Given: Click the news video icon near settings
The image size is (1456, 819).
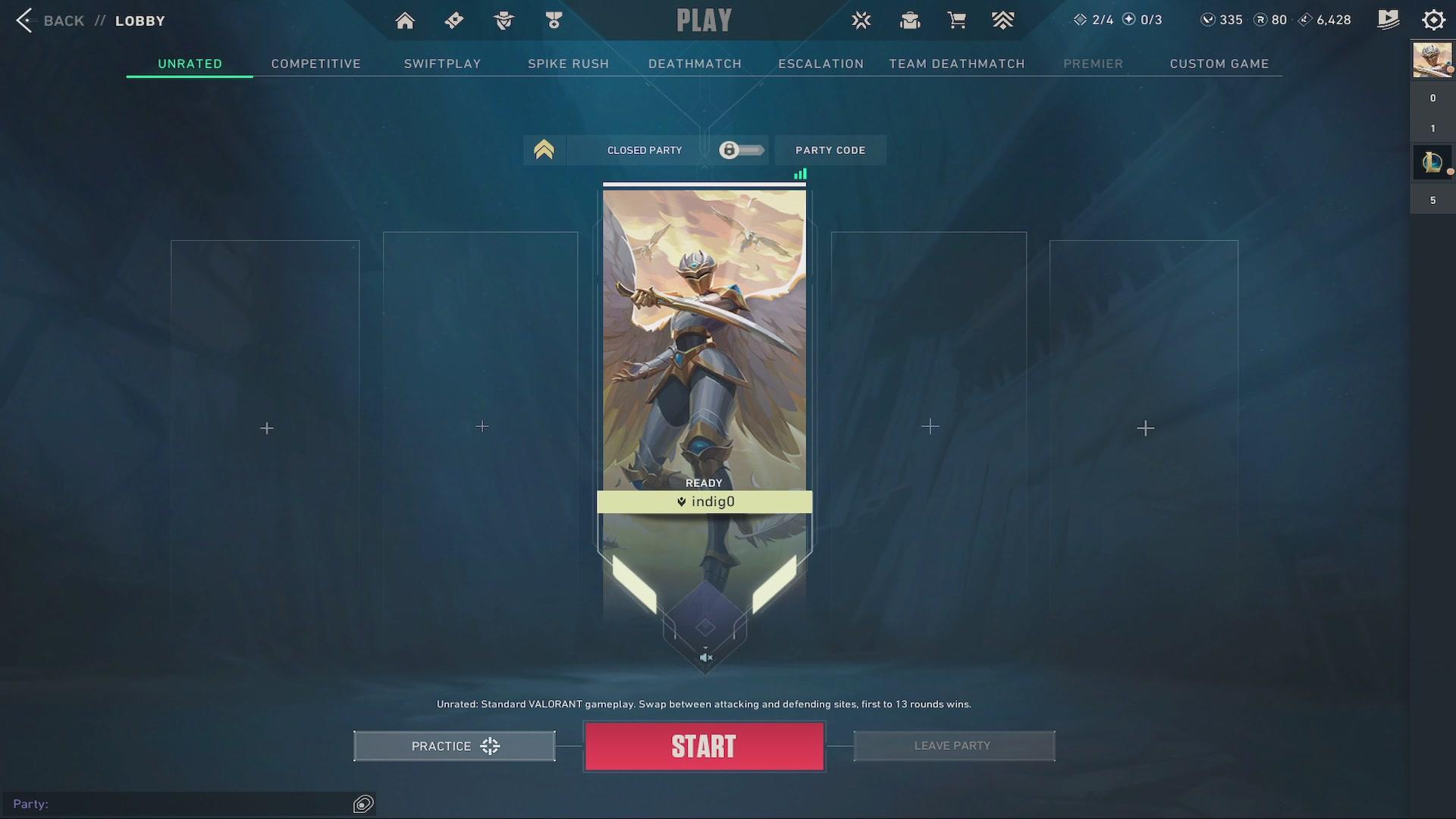Looking at the screenshot, I should pos(1389,20).
